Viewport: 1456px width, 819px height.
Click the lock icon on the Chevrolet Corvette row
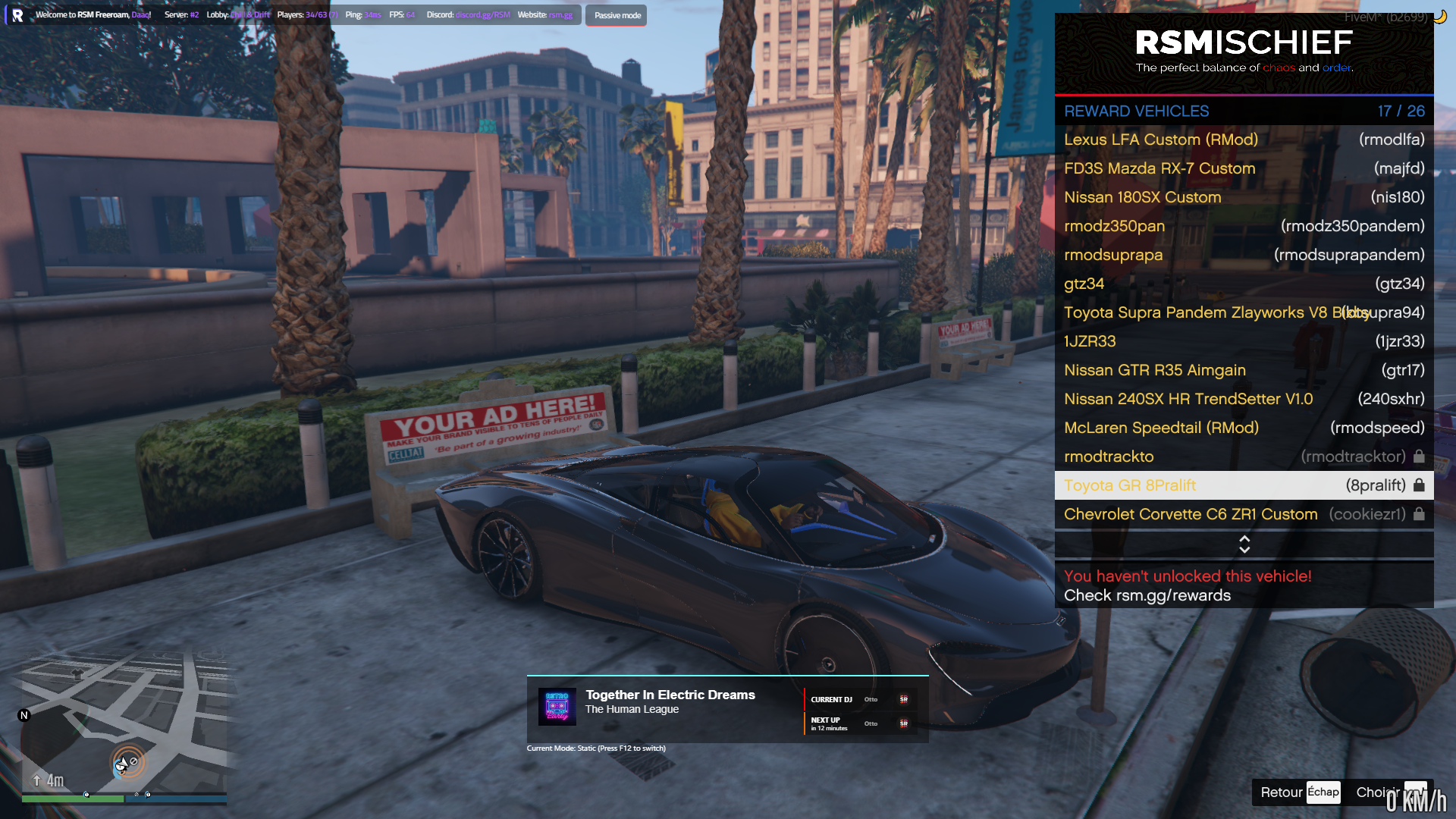click(x=1418, y=514)
